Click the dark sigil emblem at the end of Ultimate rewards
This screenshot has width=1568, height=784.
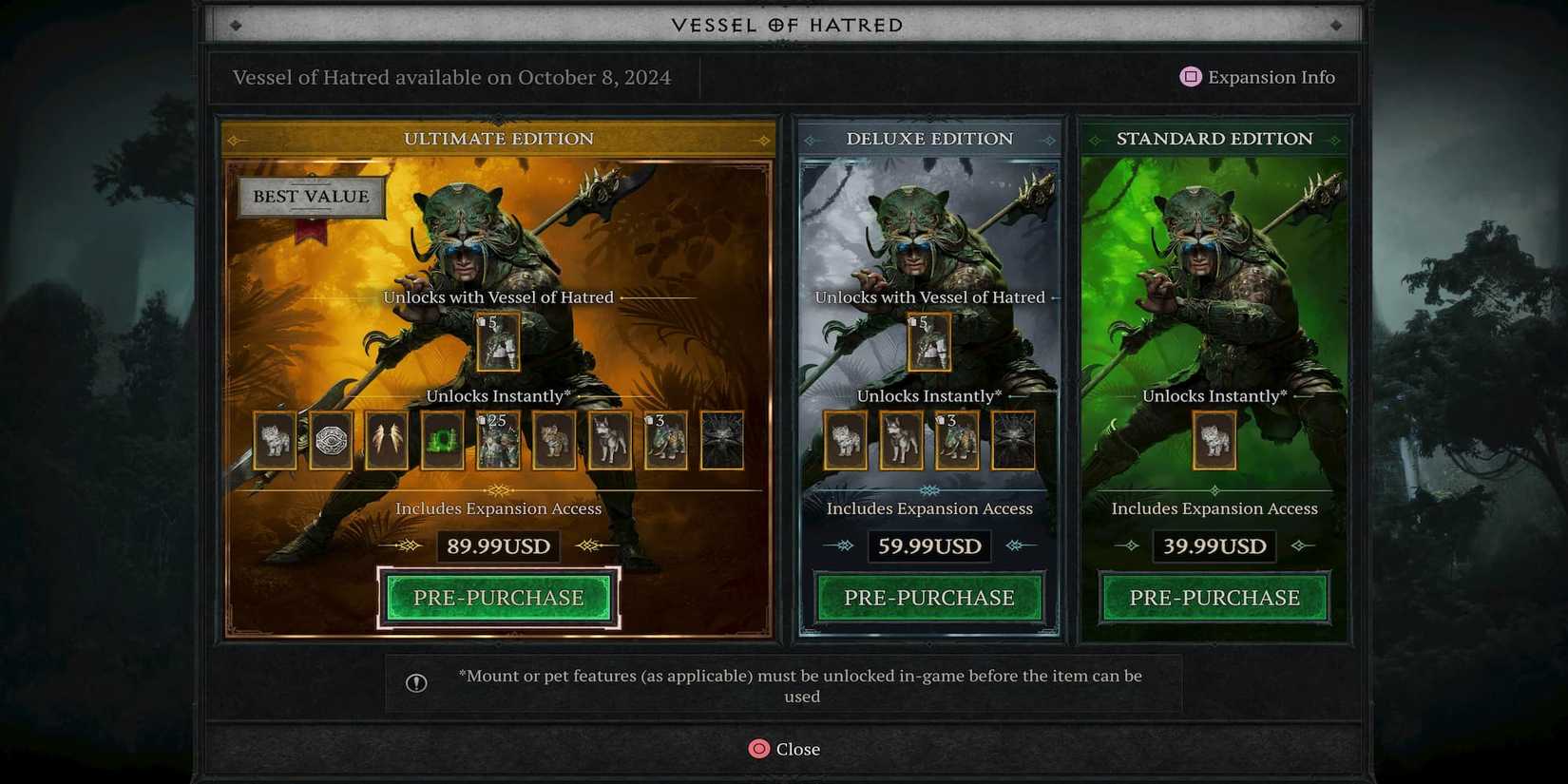coord(722,442)
